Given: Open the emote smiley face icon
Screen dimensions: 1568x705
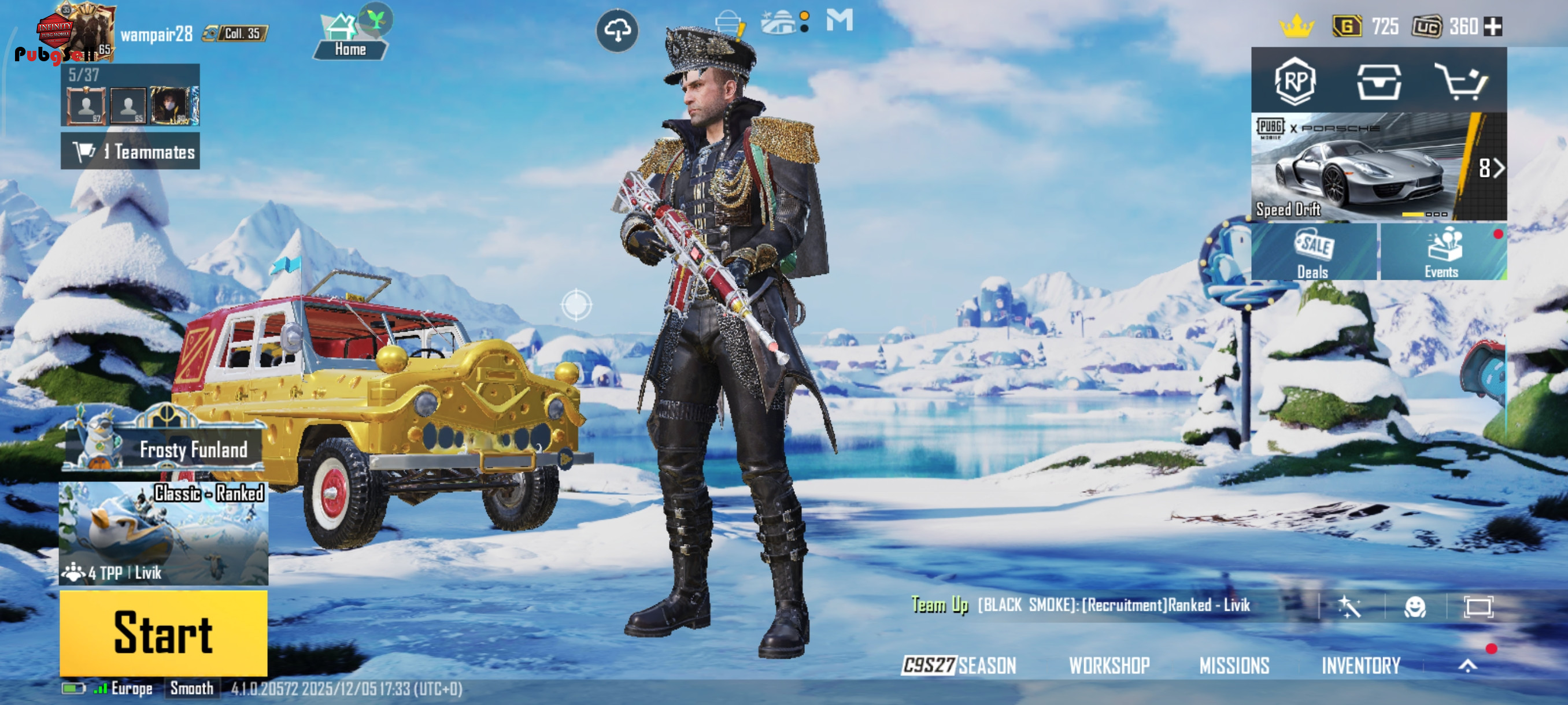Looking at the screenshot, I should tap(1415, 606).
